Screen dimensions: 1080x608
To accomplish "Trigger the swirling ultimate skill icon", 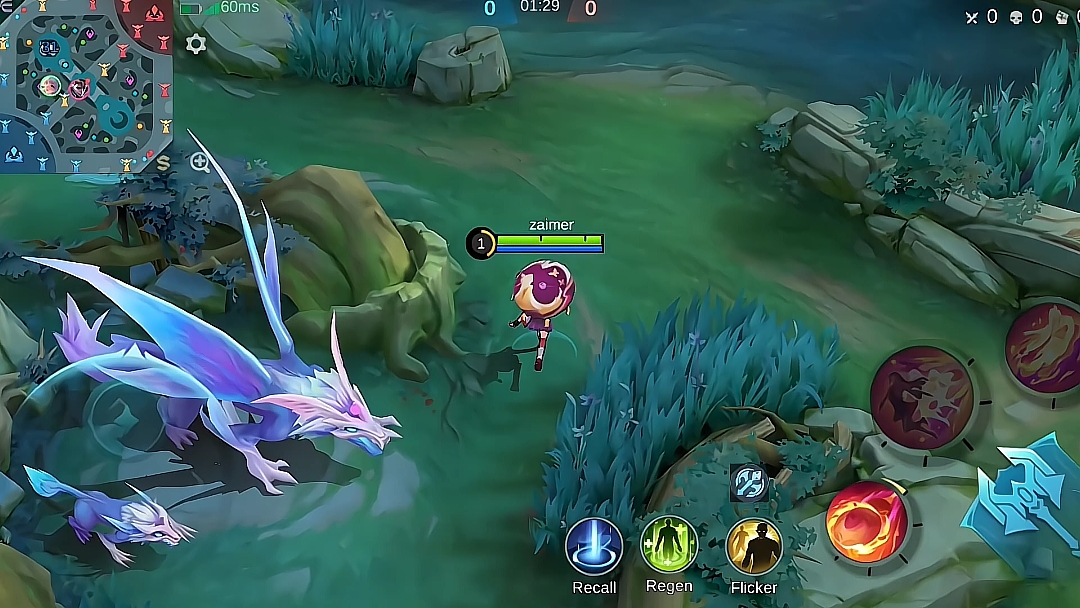I will tap(1044, 347).
